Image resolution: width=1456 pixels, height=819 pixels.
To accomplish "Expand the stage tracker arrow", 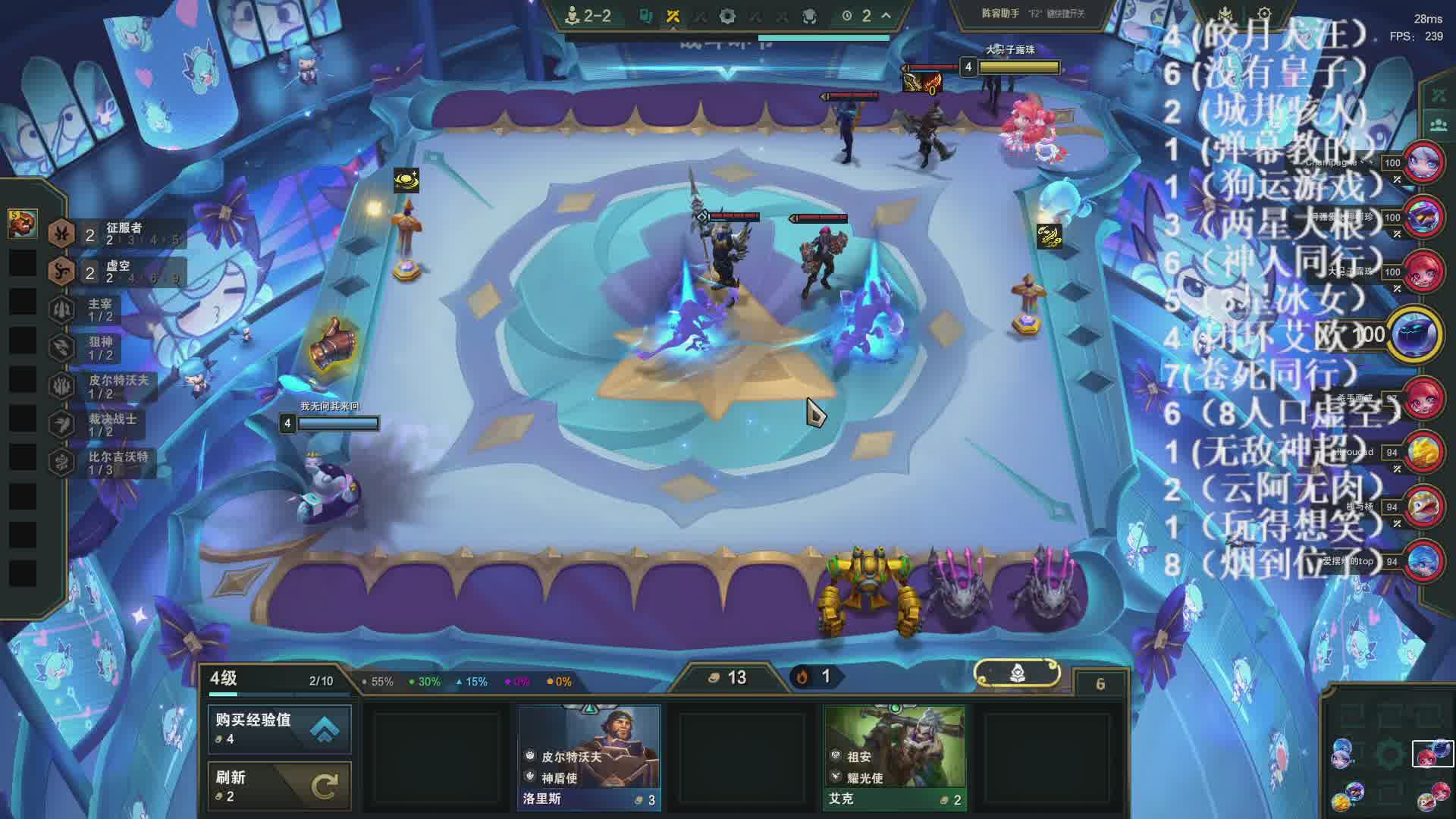I will (886, 15).
